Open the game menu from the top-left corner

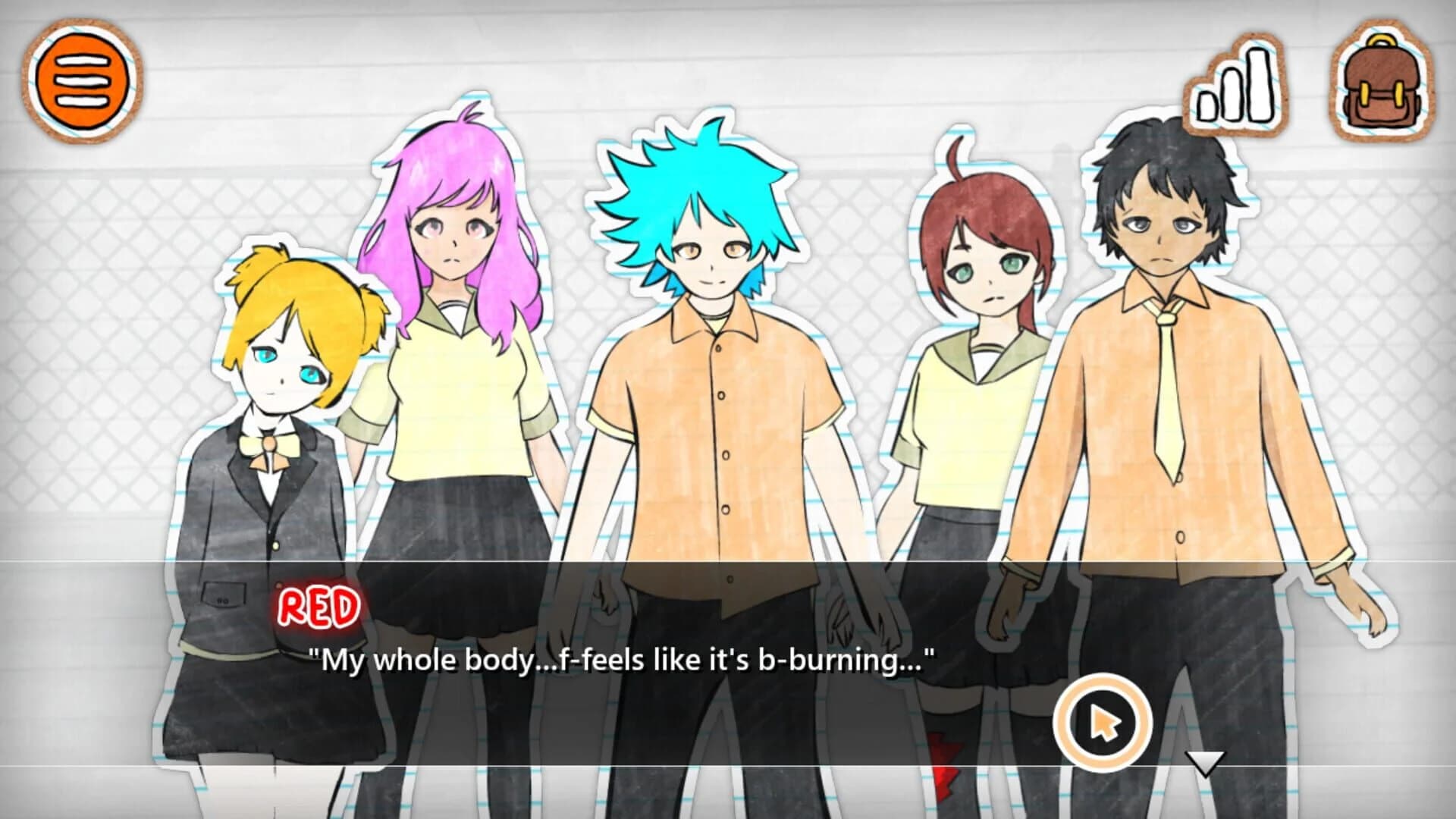pos(81,81)
